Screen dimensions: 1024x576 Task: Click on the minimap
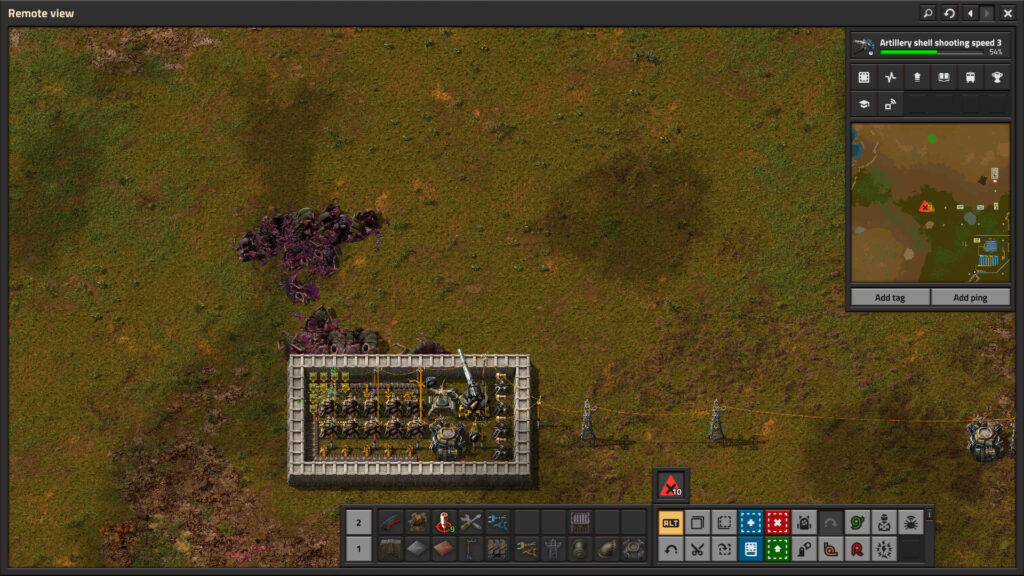click(929, 203)
